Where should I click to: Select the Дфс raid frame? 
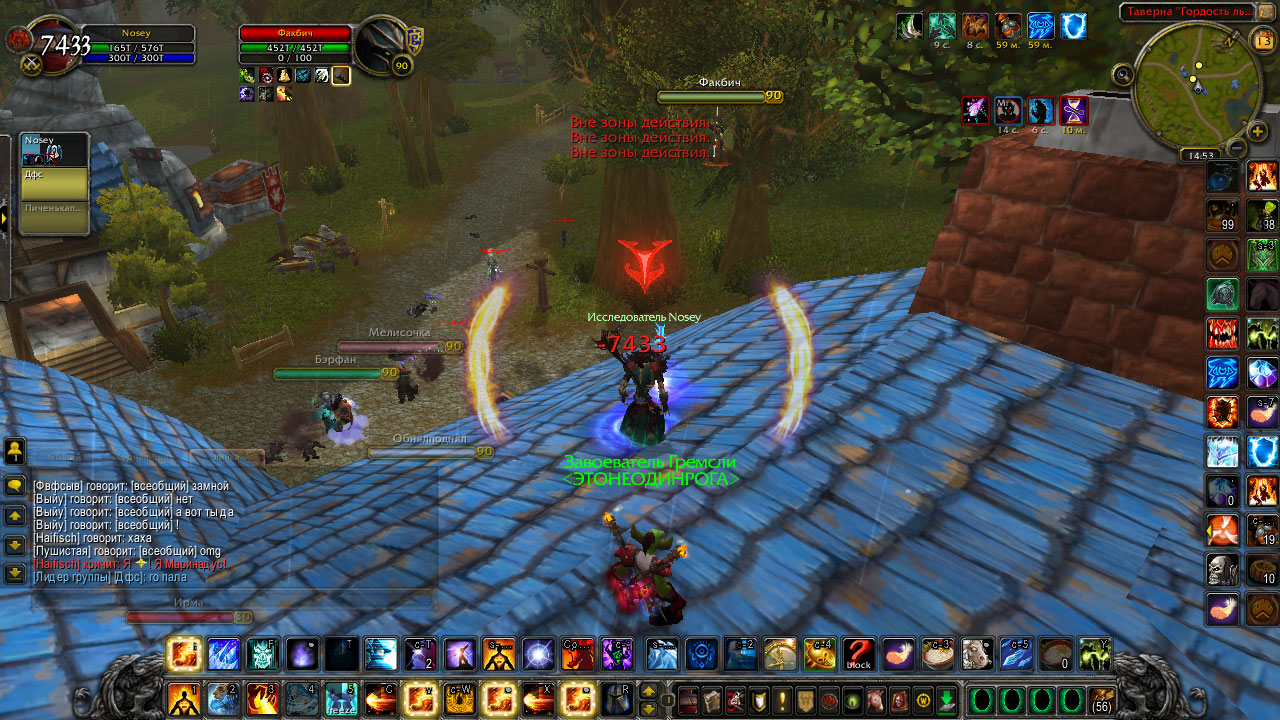click(55, 184)
